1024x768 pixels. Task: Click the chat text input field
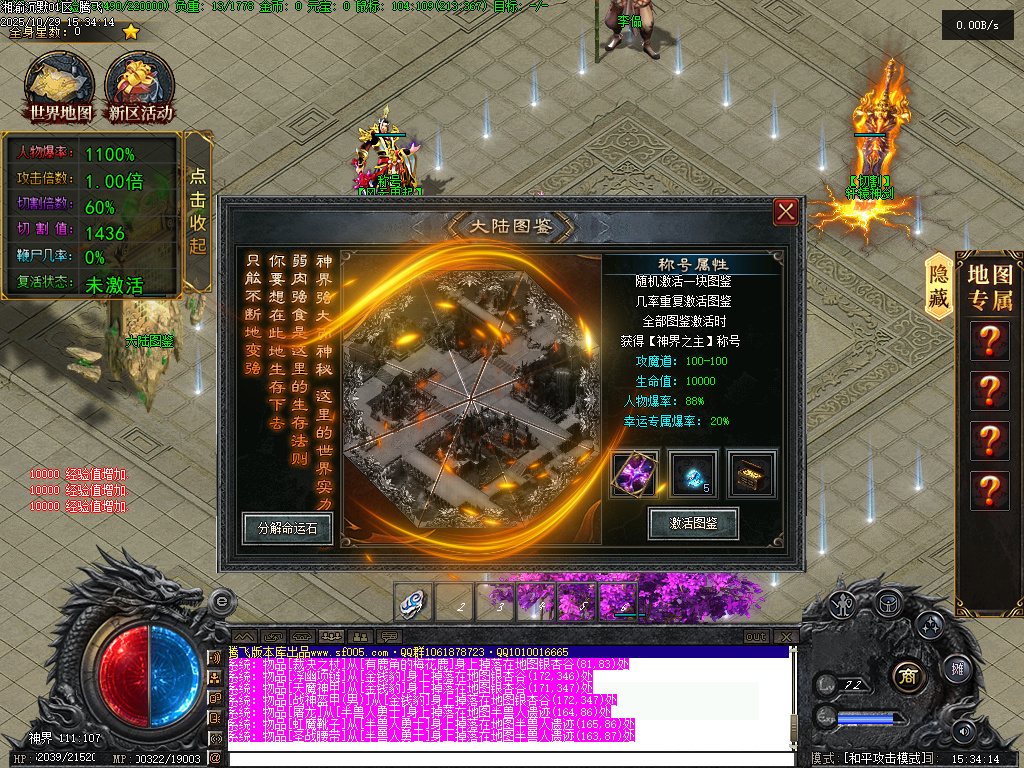click(x=500, y=759)
